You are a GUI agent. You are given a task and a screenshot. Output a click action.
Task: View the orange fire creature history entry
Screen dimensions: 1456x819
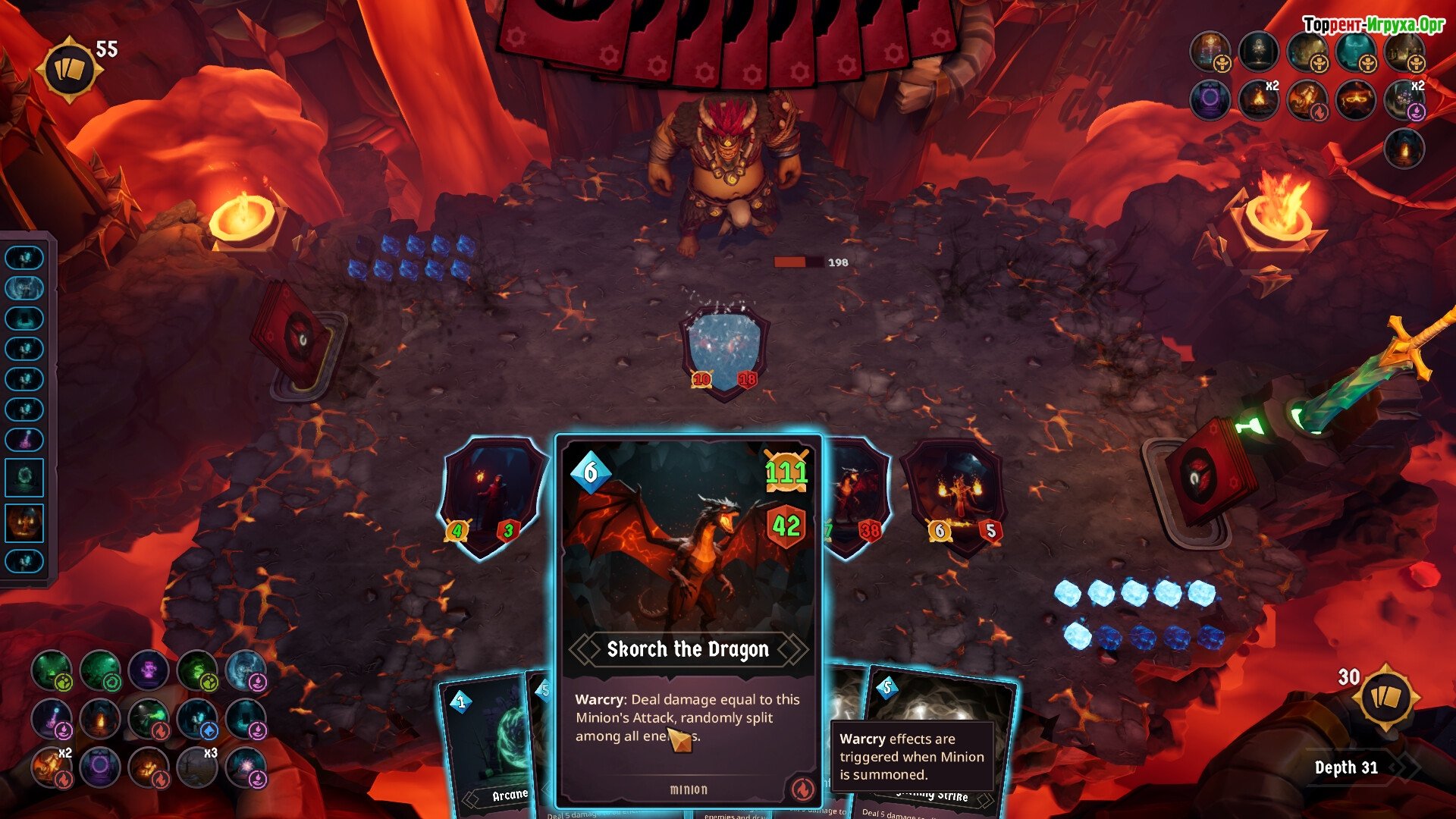[x=25, y=523]
